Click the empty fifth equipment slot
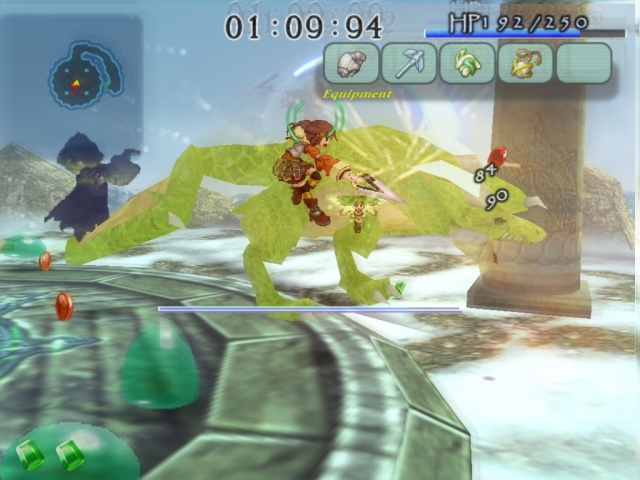The height and width of the screenshot is (480, 640). tap(583, 63)
